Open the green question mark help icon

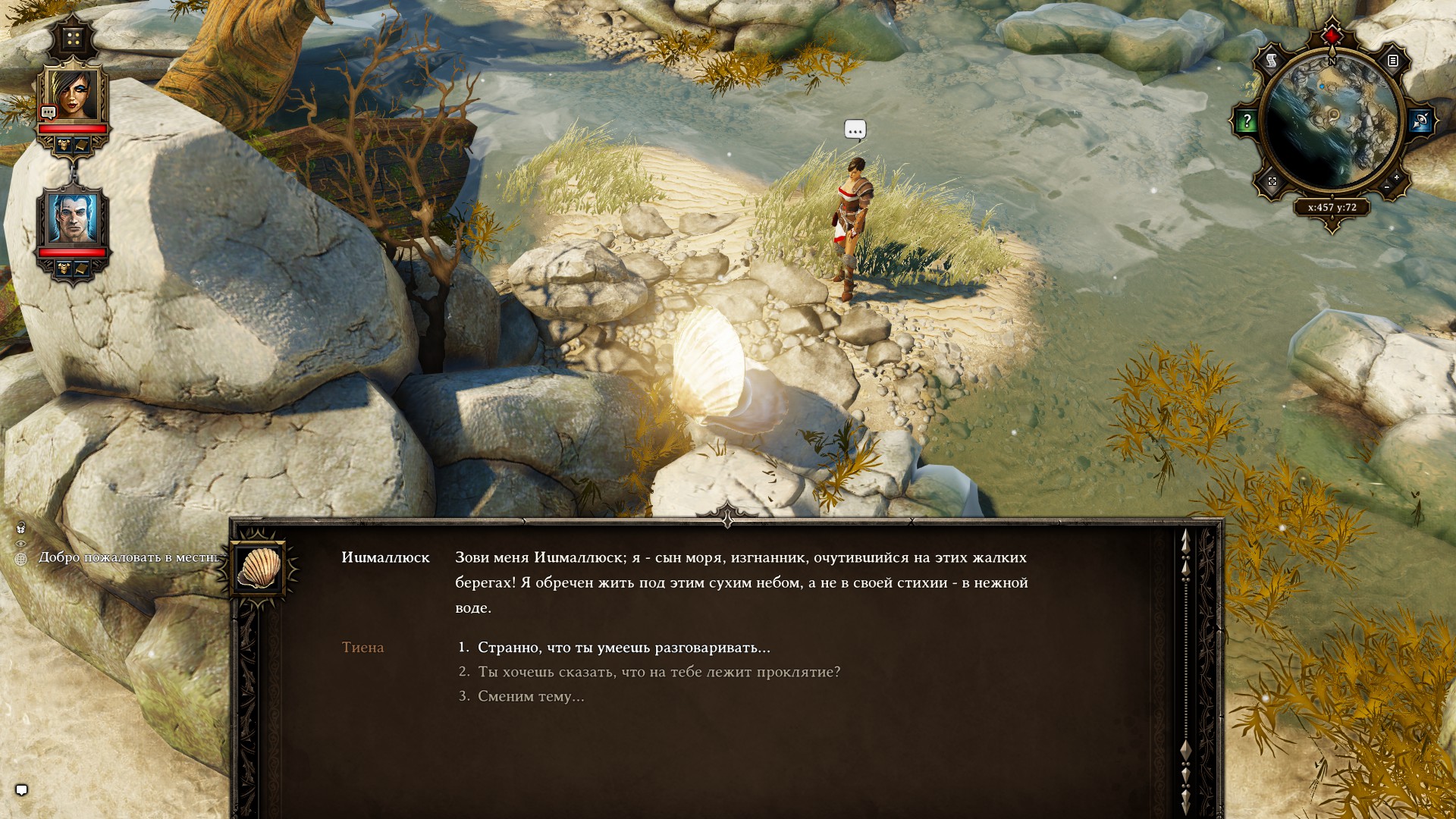(x=1247, y=120)
